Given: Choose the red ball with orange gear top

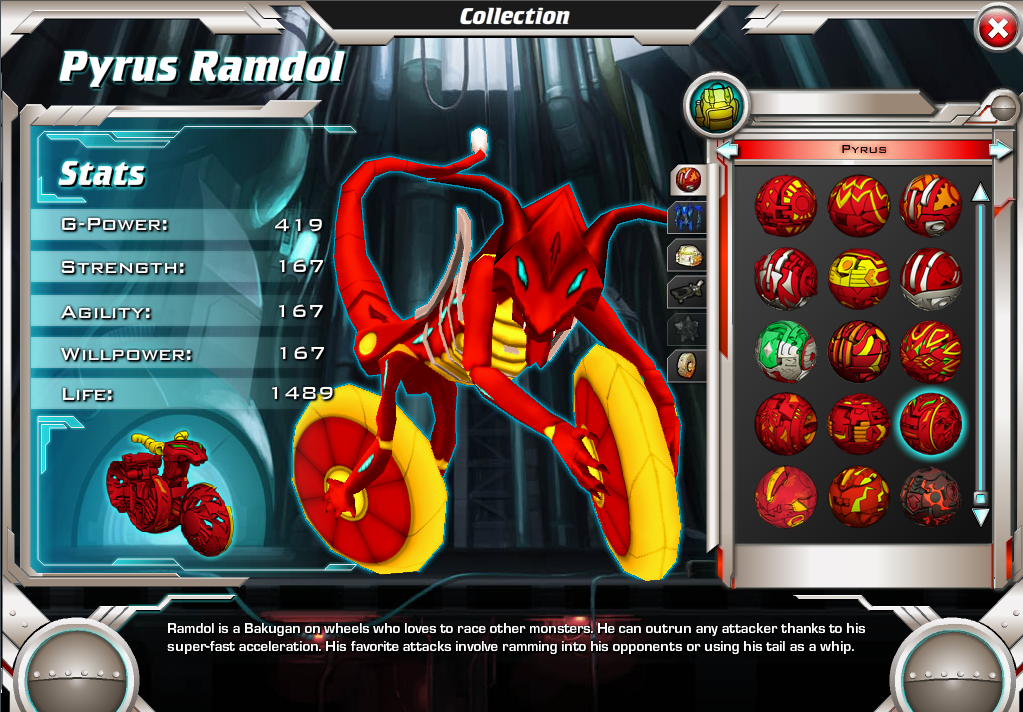Looking at the screenshot, I should (931, 204).
